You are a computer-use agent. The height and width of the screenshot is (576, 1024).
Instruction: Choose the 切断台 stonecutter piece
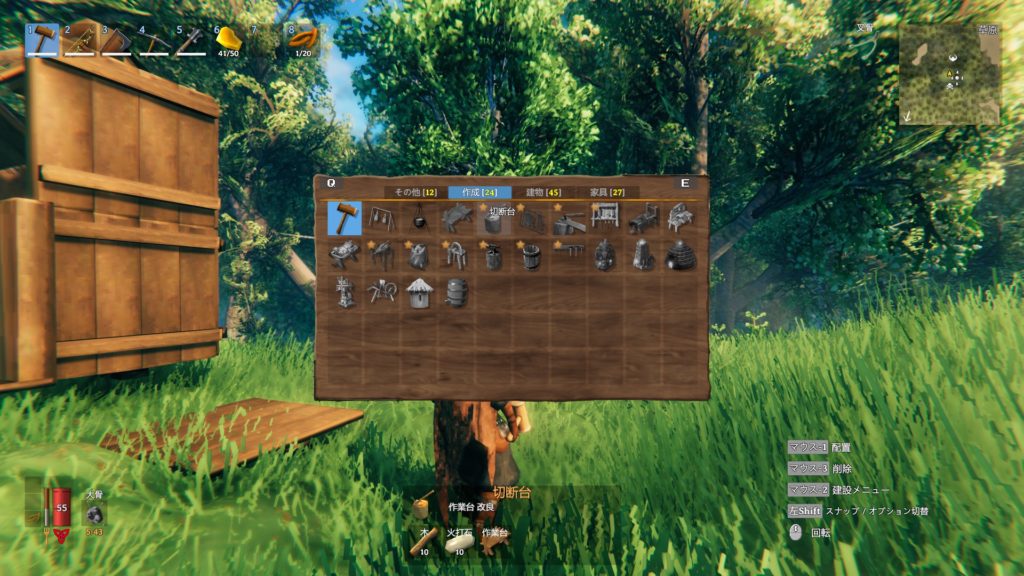coord(493,220)
